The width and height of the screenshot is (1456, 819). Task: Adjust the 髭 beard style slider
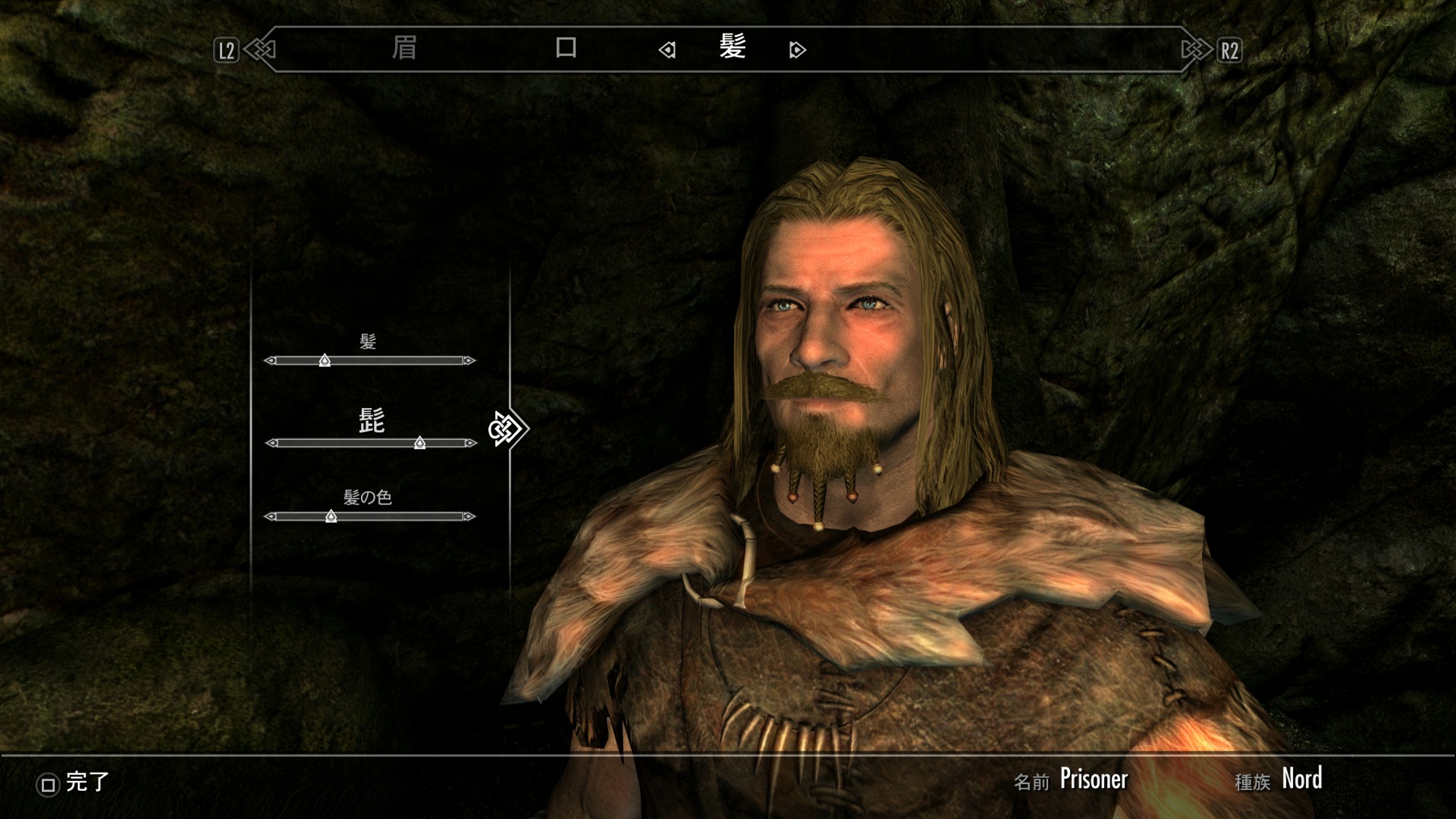419,443
